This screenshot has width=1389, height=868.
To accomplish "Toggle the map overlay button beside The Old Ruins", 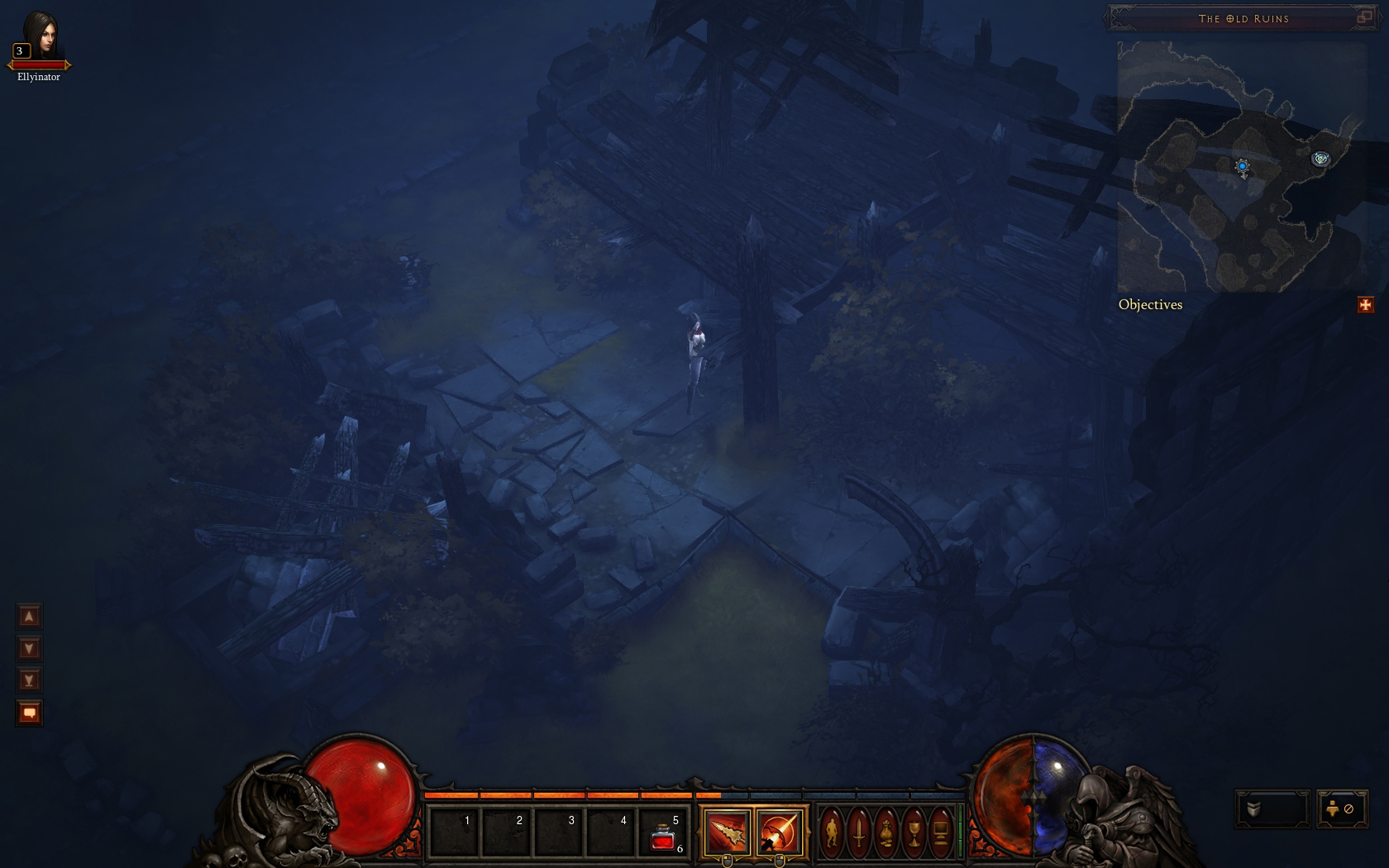I will pos(1364,17).
